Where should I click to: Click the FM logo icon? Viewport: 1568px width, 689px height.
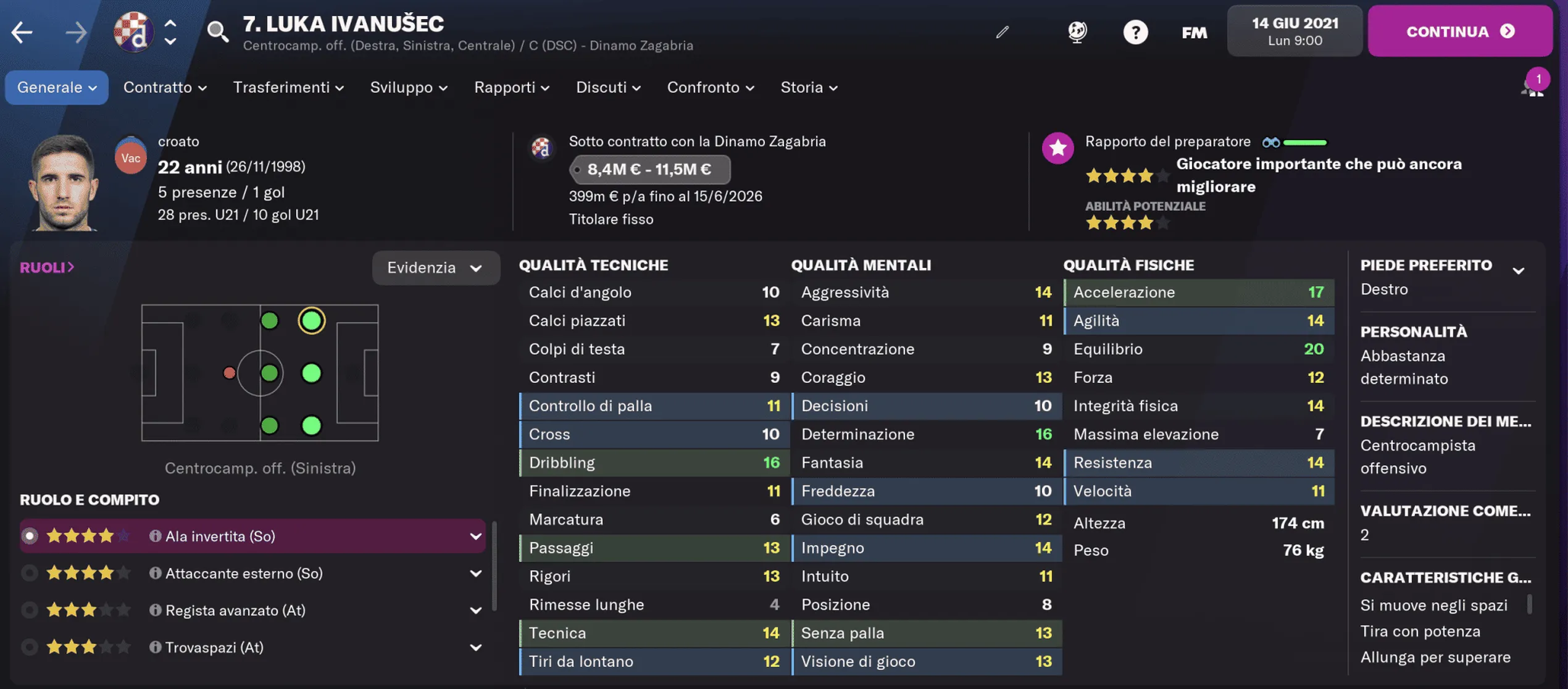click(x=1194, y=31)
